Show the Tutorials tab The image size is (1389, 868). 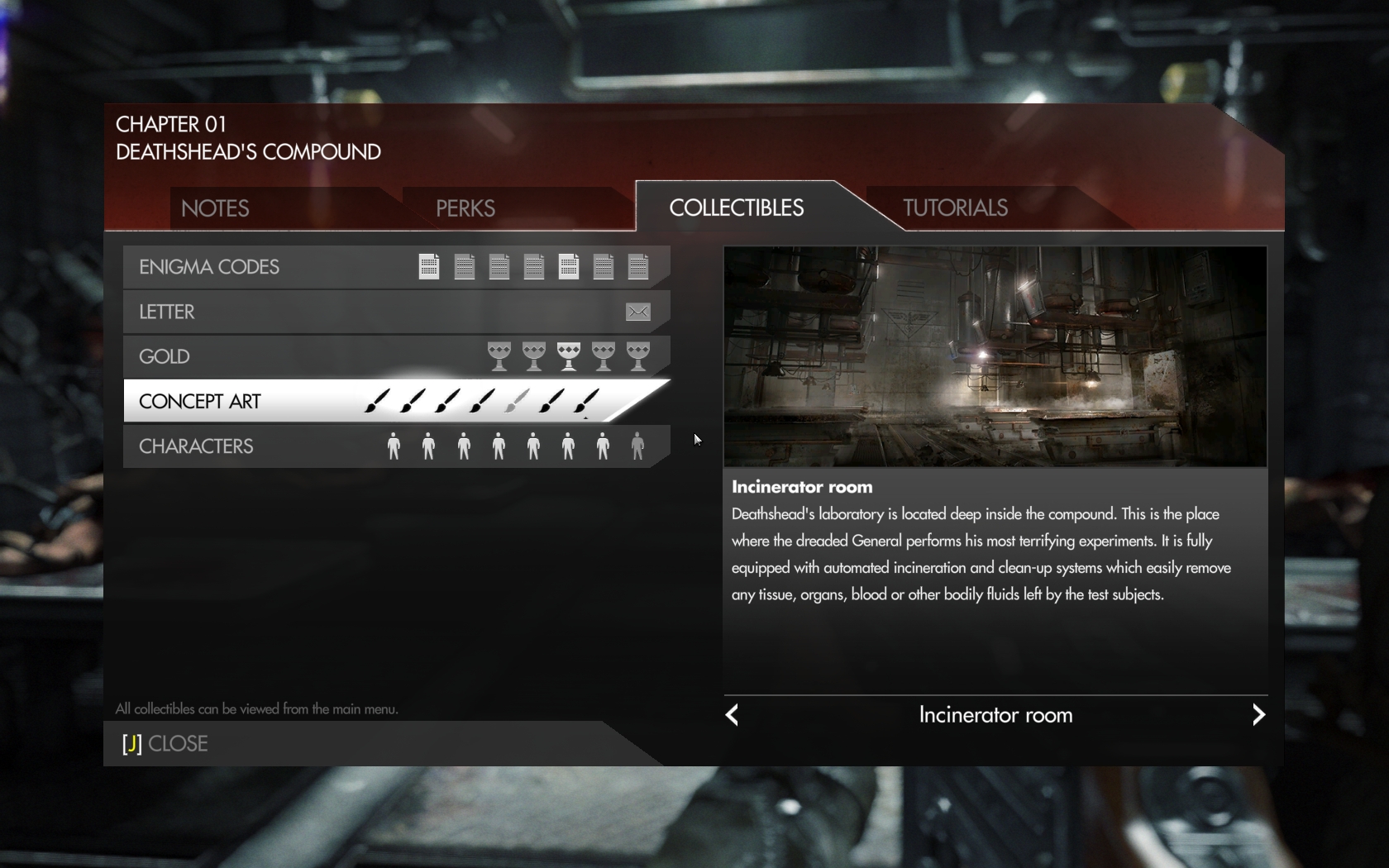955,207
